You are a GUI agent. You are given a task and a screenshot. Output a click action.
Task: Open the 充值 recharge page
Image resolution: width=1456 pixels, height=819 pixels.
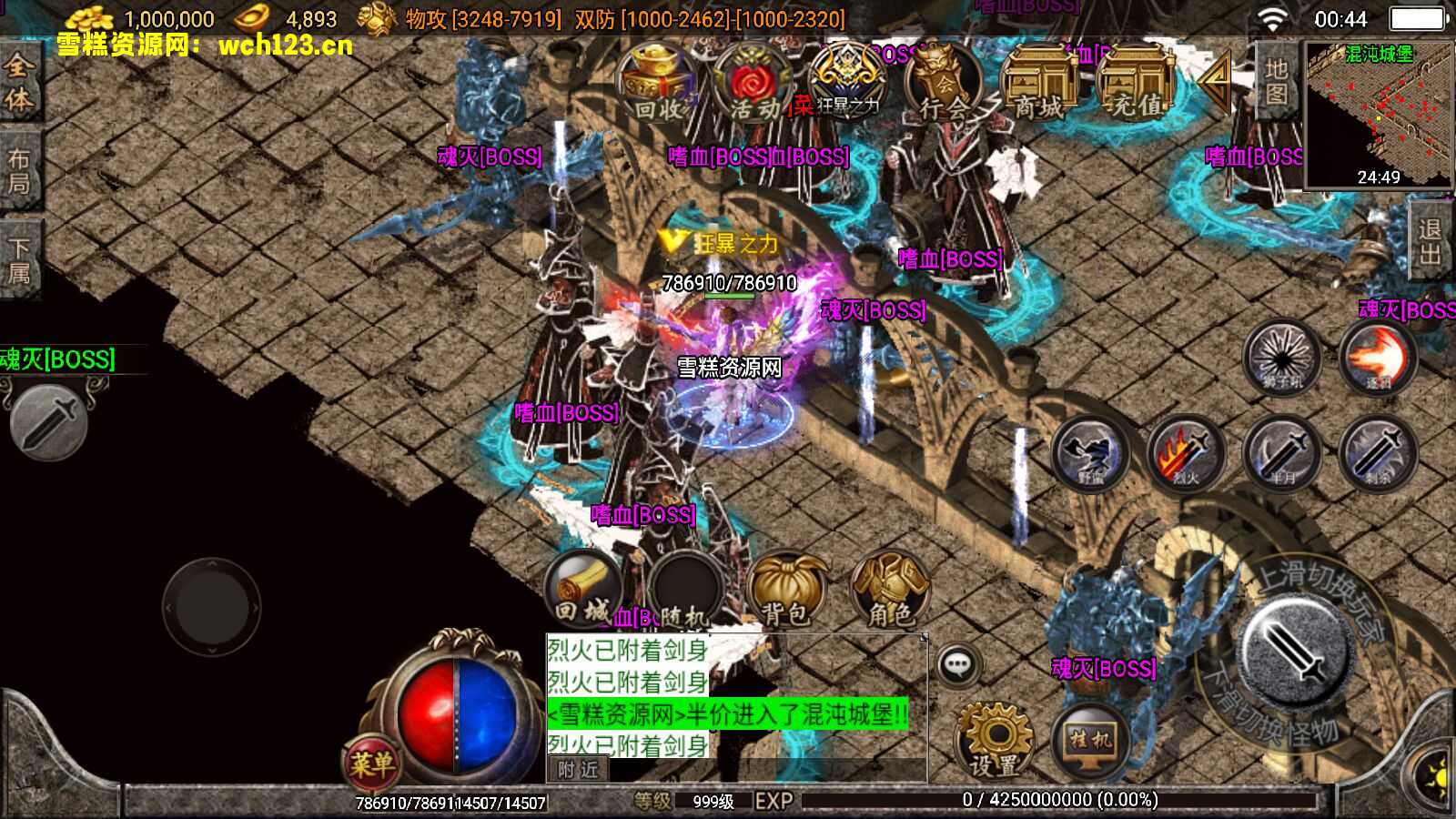pyautogui.click(x=1135, y=84)
